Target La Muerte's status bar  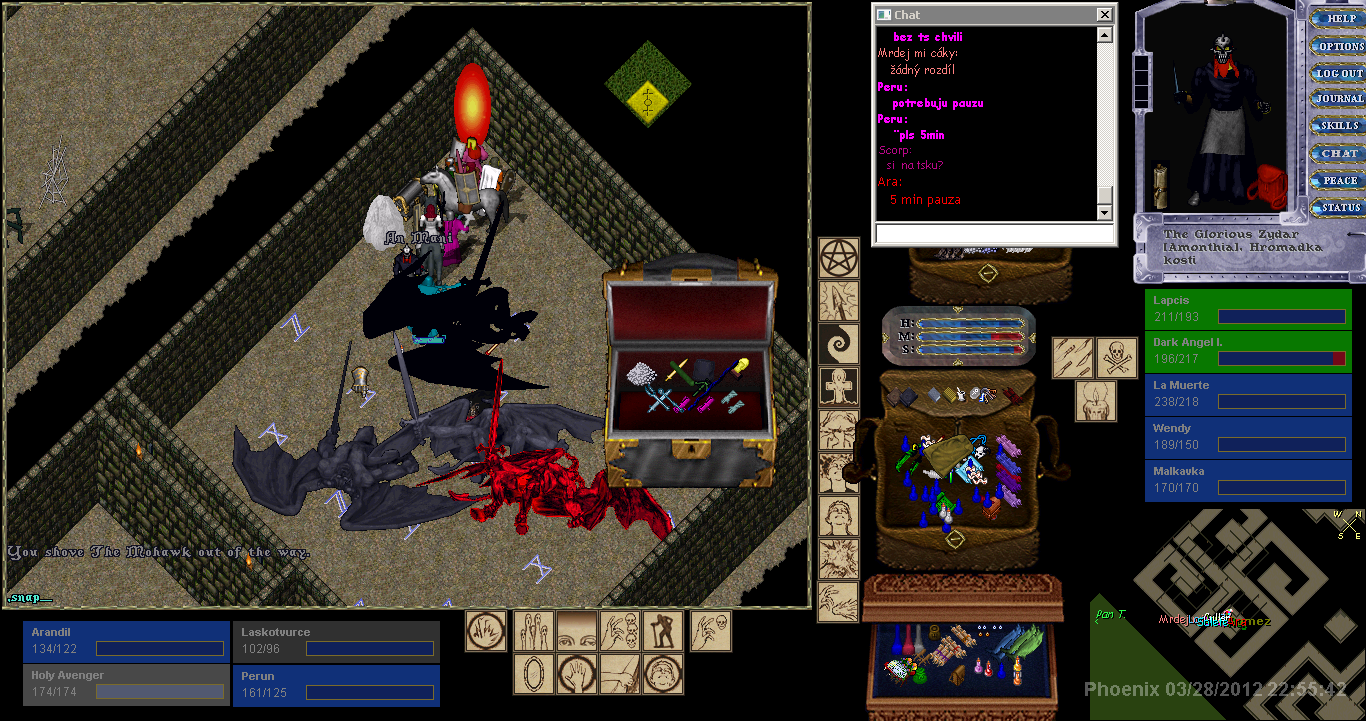[x=1247, y=394]
